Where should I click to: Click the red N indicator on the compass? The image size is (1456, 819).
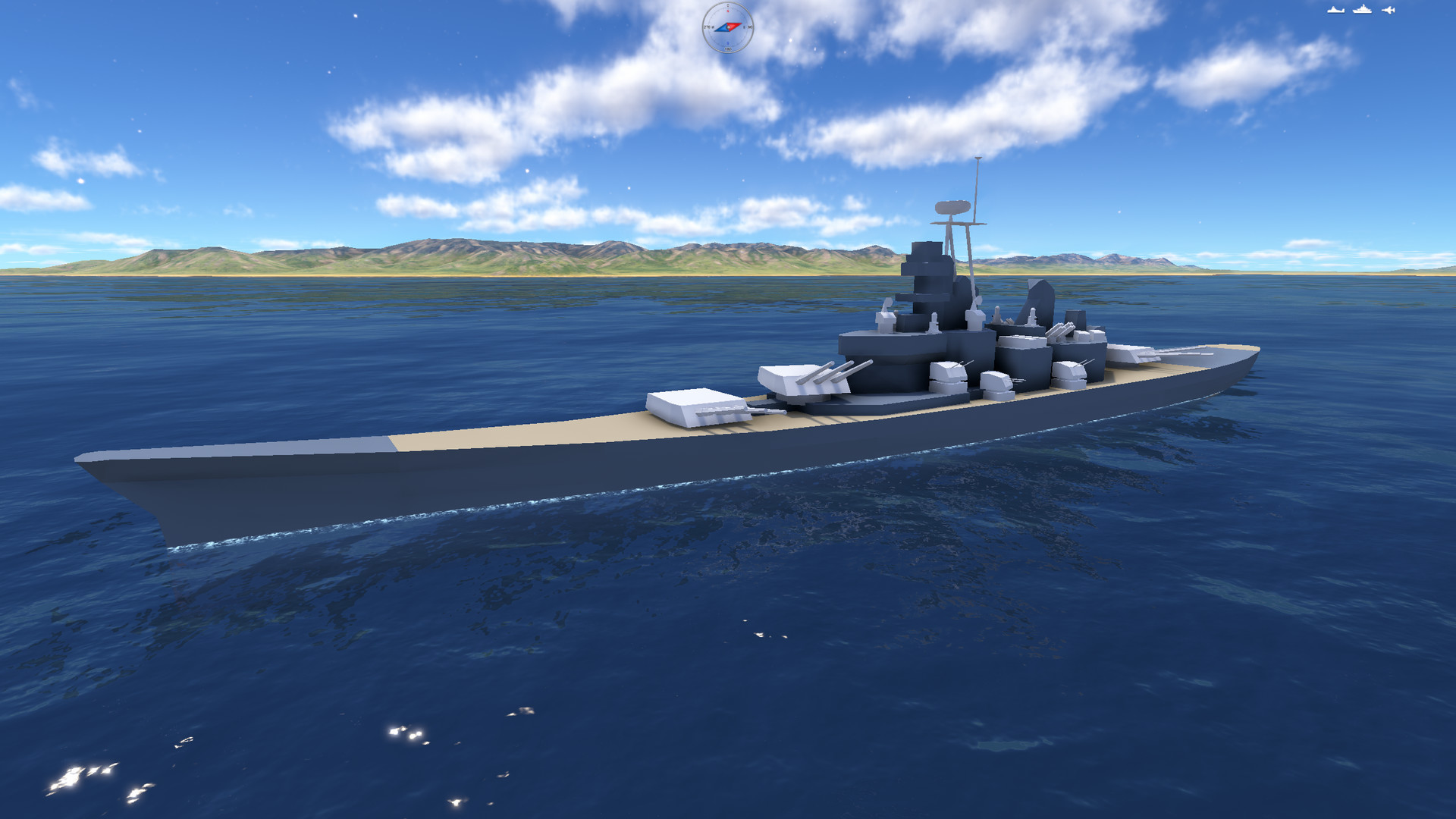pos(728,11)
